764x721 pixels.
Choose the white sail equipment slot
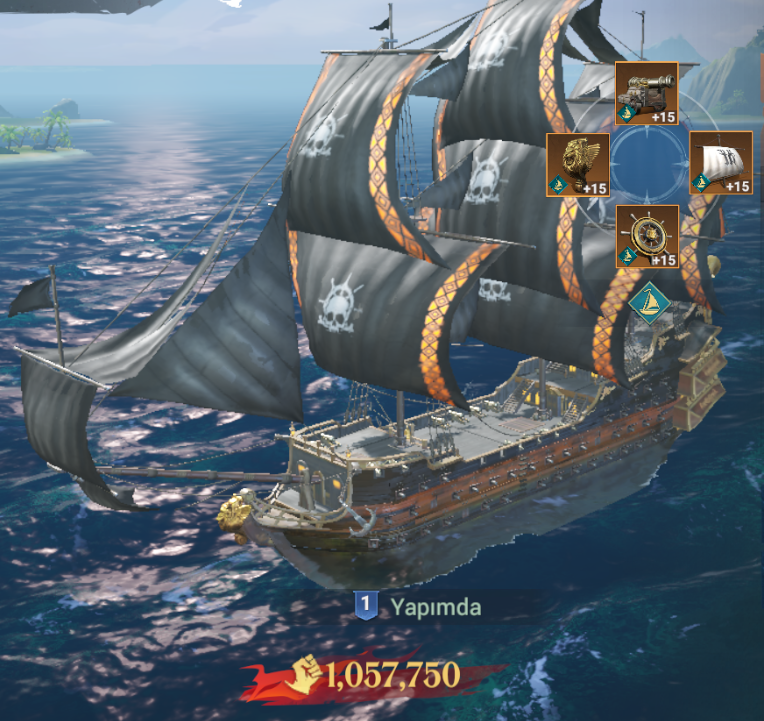721,162
